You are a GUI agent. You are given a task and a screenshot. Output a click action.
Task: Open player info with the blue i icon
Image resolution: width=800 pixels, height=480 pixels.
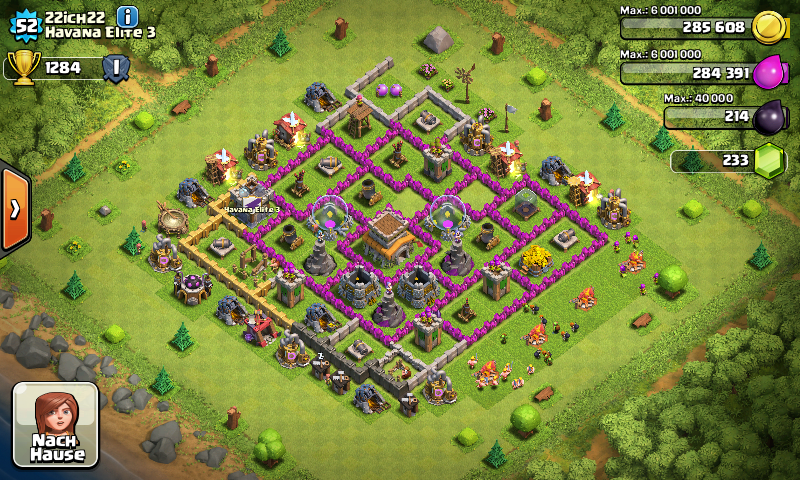click(128, 16)
